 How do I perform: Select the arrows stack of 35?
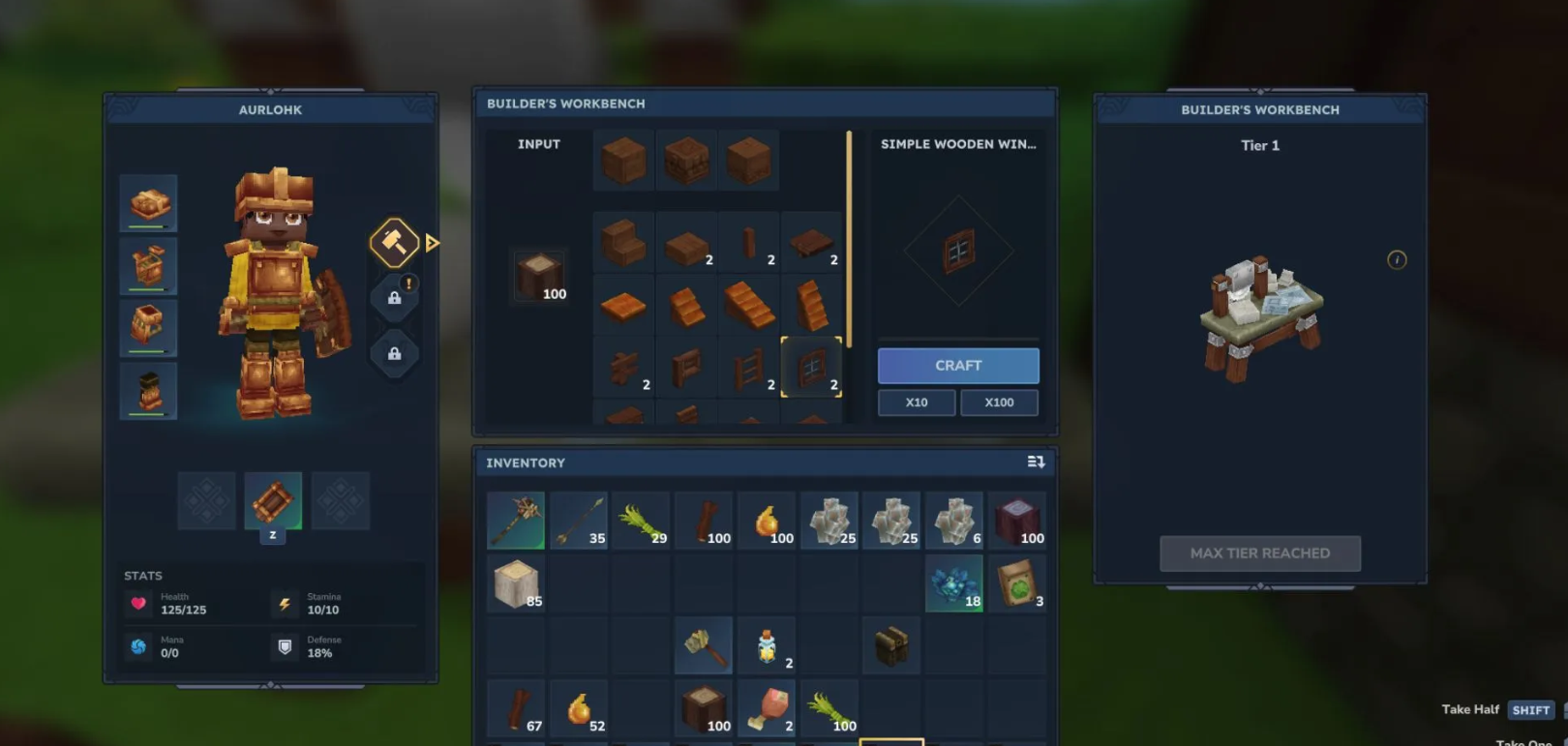pos(579,521)
